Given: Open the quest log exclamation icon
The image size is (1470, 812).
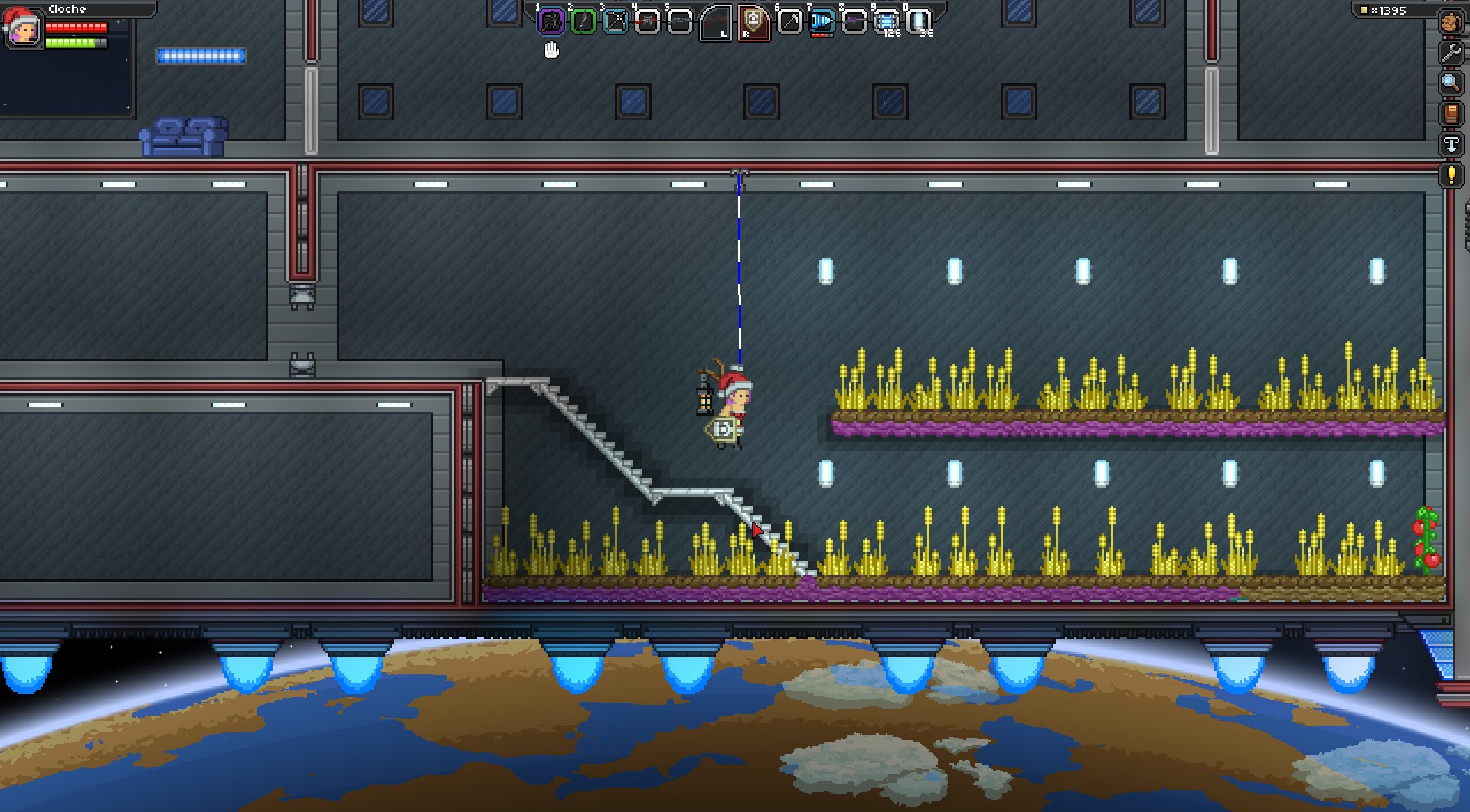Looking at the screenshot, I should [1451, 174].
